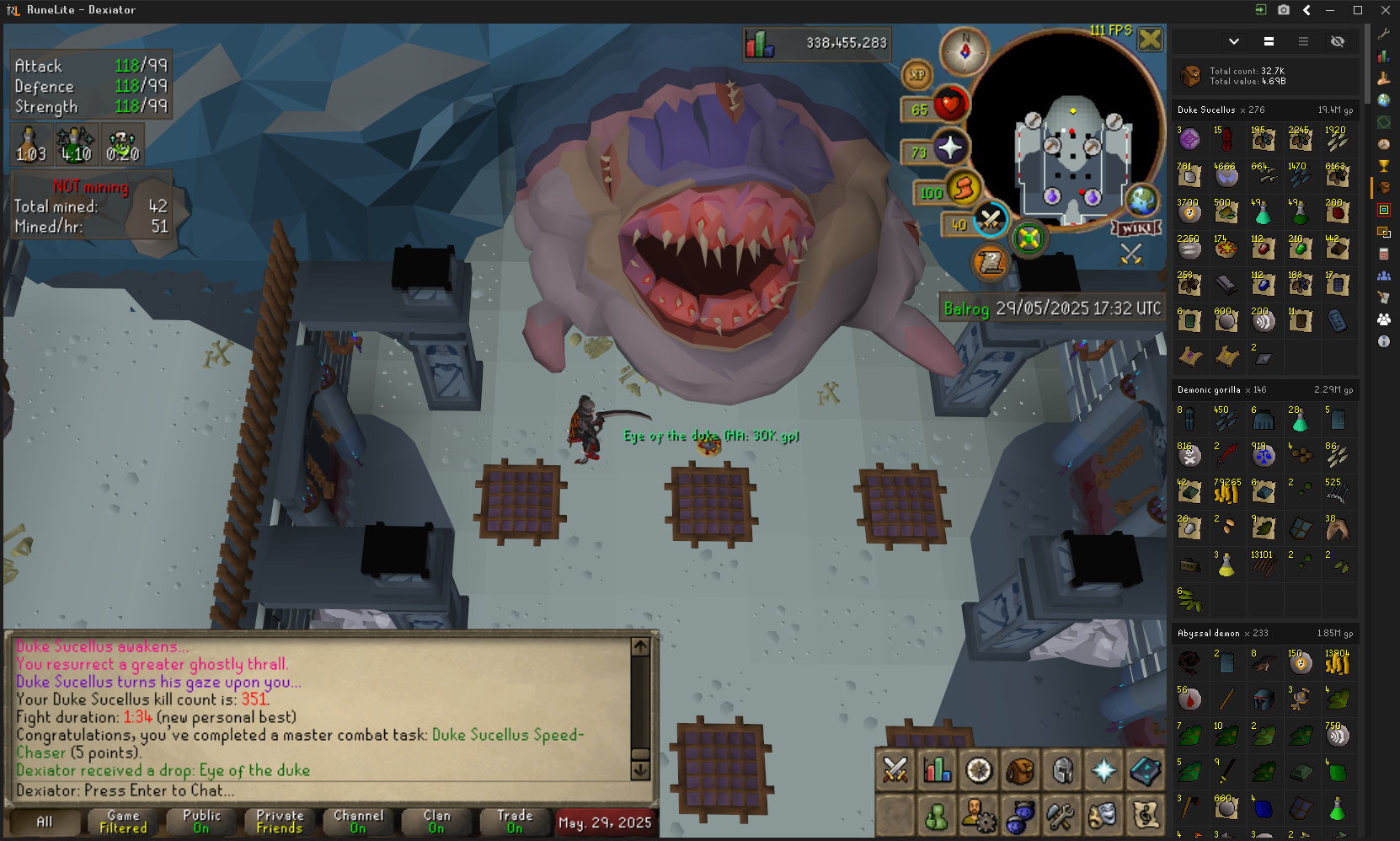Screen dimensions: 1400x841
Task: Open the Emotes masks tab
Action: 1103,815
